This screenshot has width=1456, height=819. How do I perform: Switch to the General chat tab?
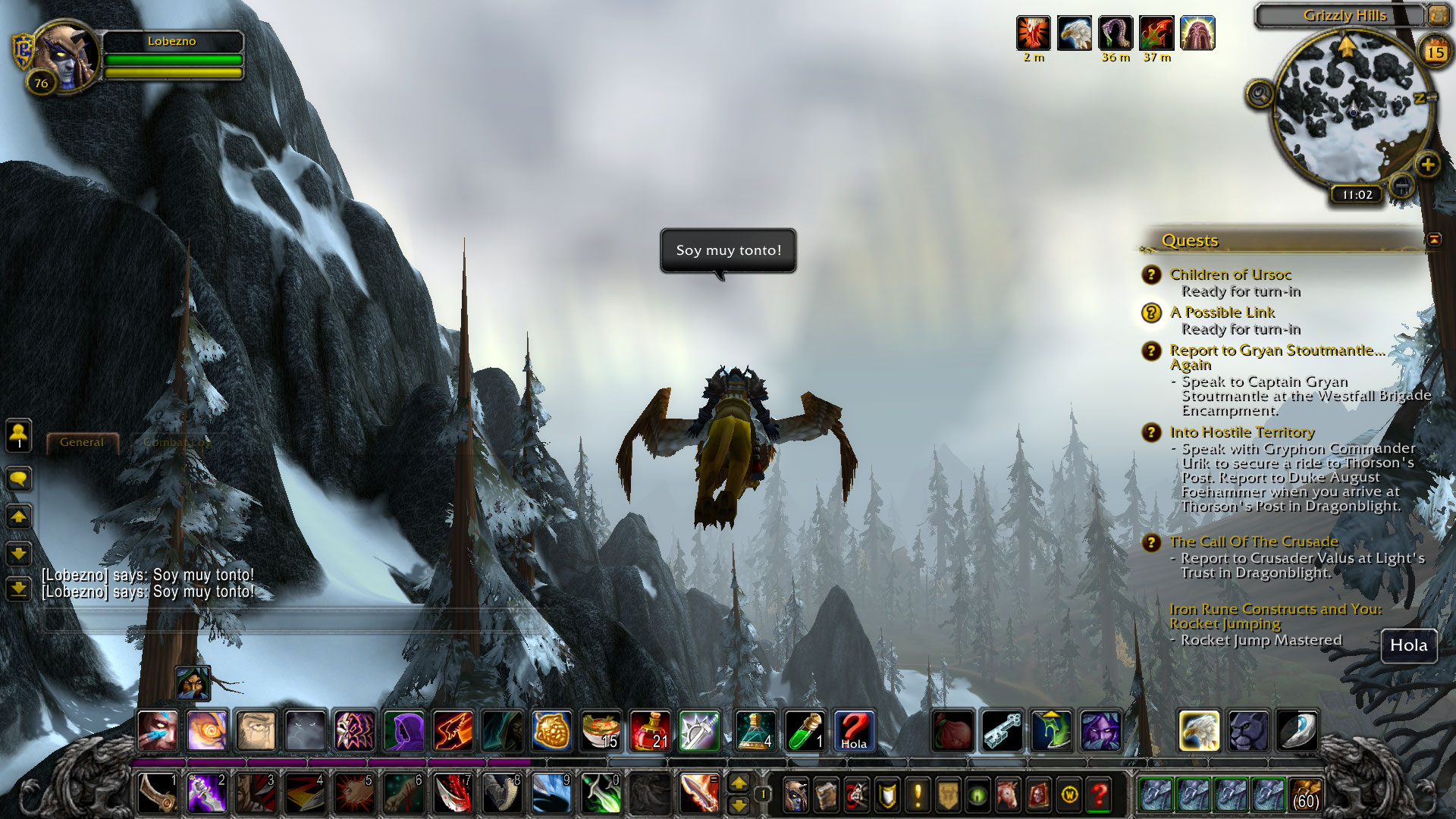pyautogui.click(x=82, y=442)
